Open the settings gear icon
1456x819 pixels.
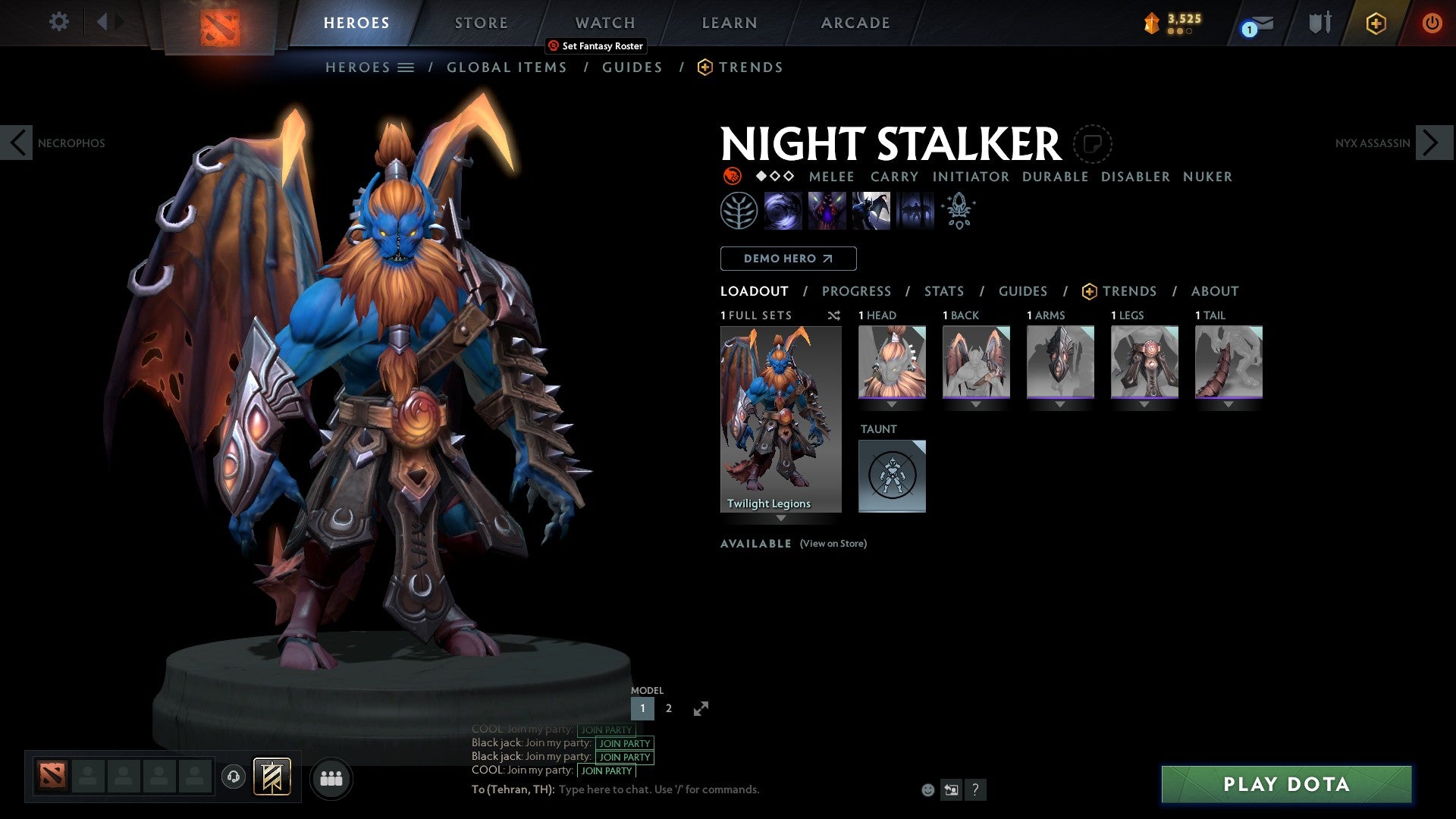[x=58, y=22]
